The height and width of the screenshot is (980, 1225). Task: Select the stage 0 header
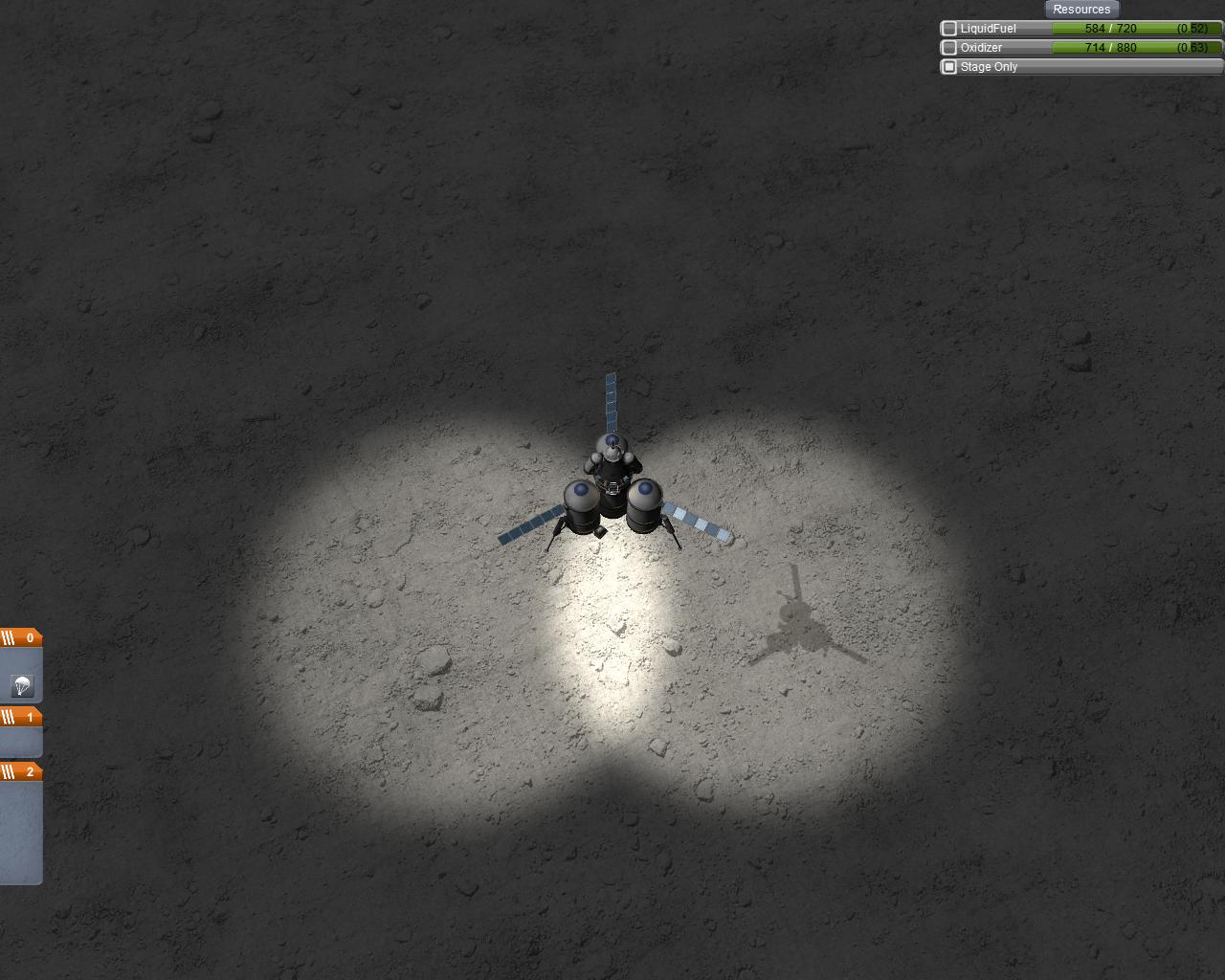pyautogui.click(x=21, y=638)
